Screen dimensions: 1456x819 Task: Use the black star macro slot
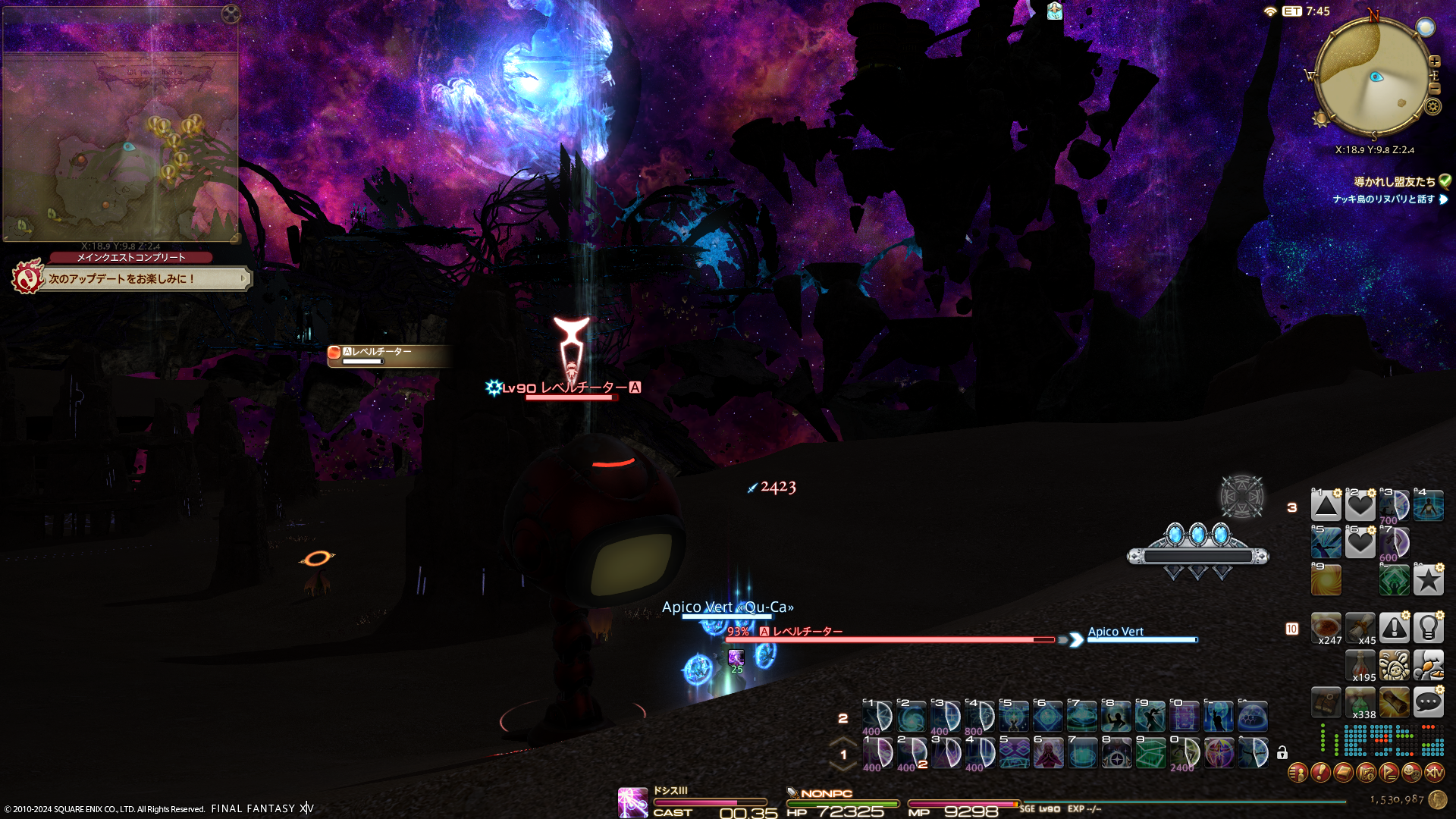click(1428, 581)
